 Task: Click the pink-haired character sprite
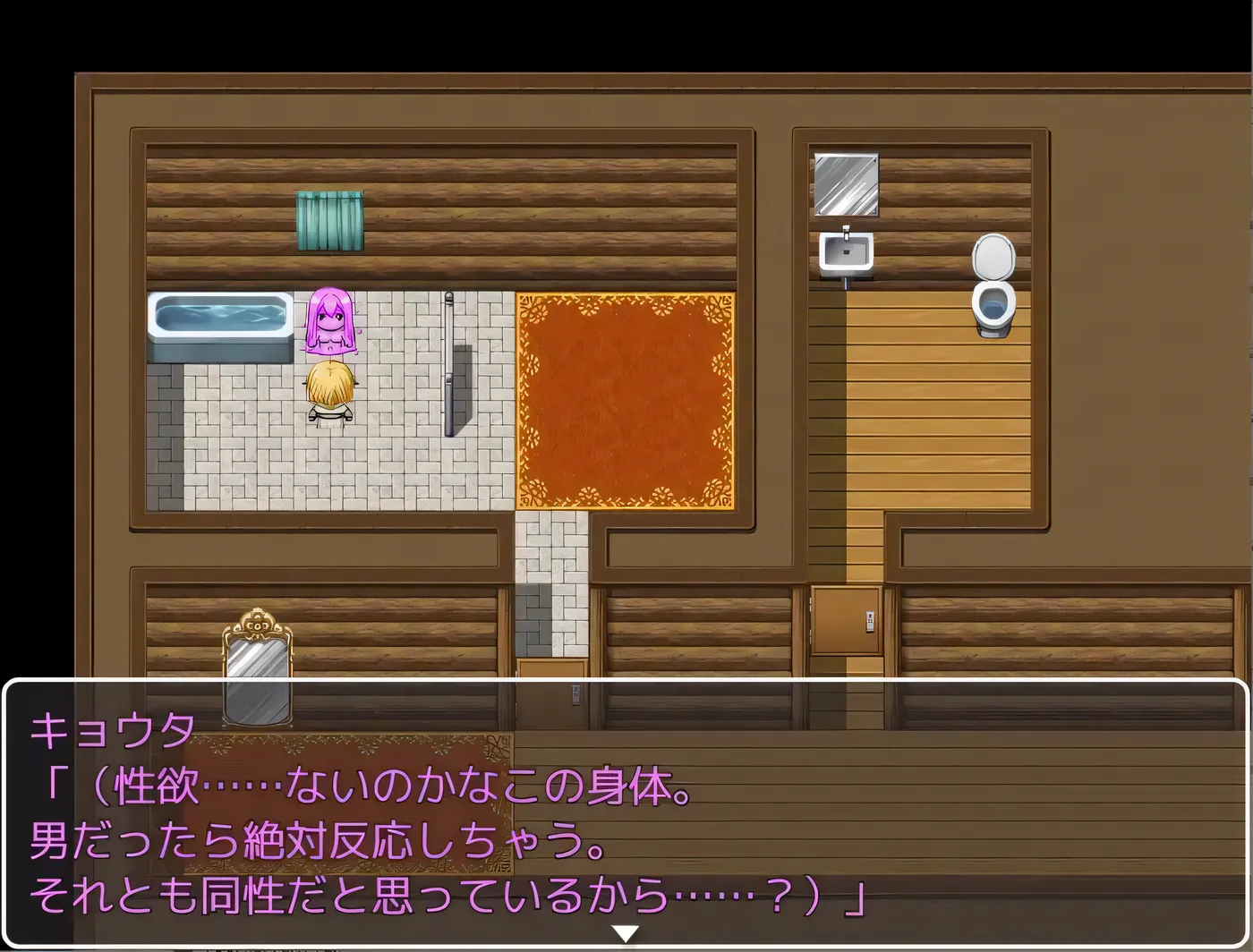coord(331,322)
